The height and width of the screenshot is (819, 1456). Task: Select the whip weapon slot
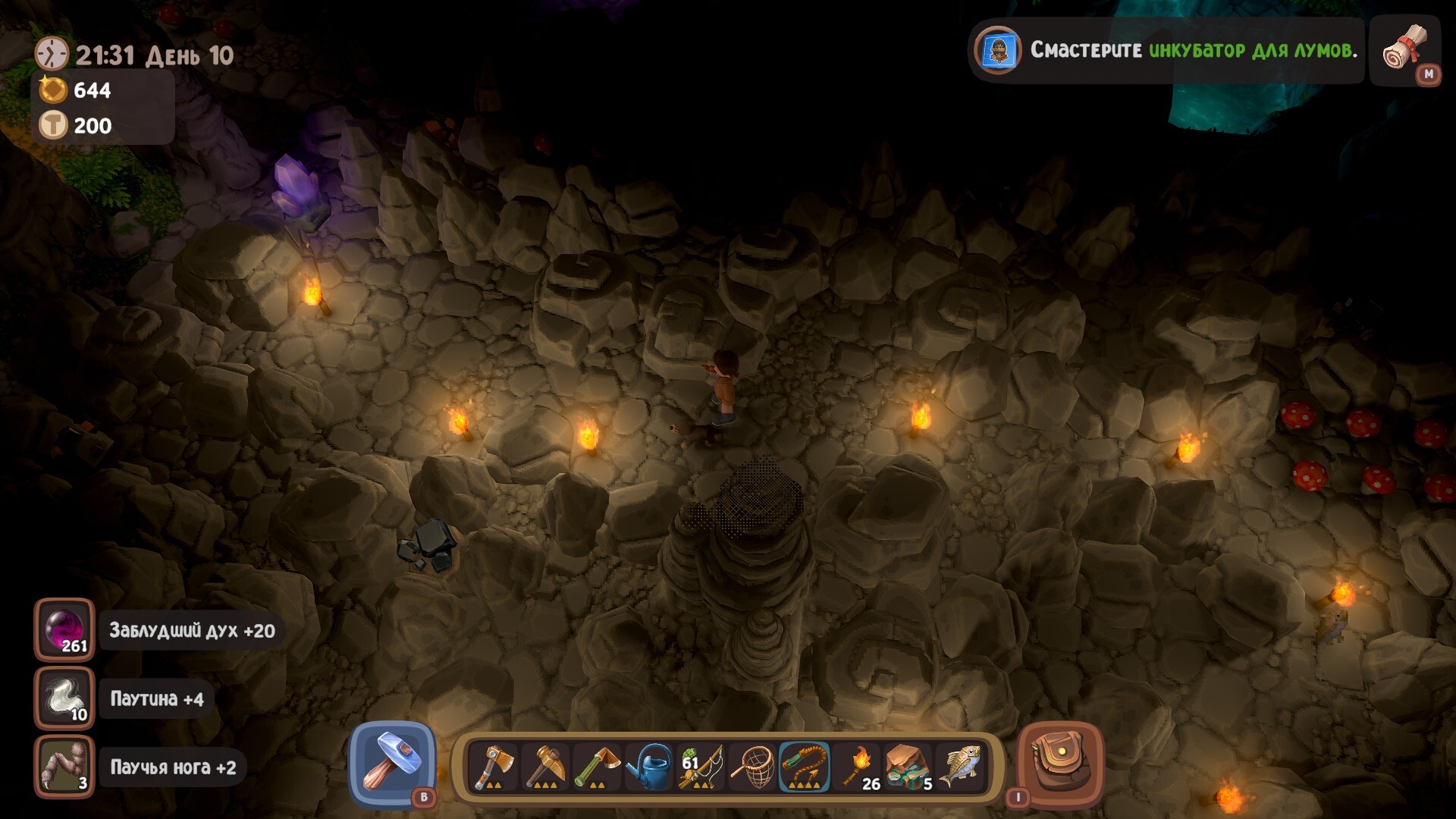point(805,767)
